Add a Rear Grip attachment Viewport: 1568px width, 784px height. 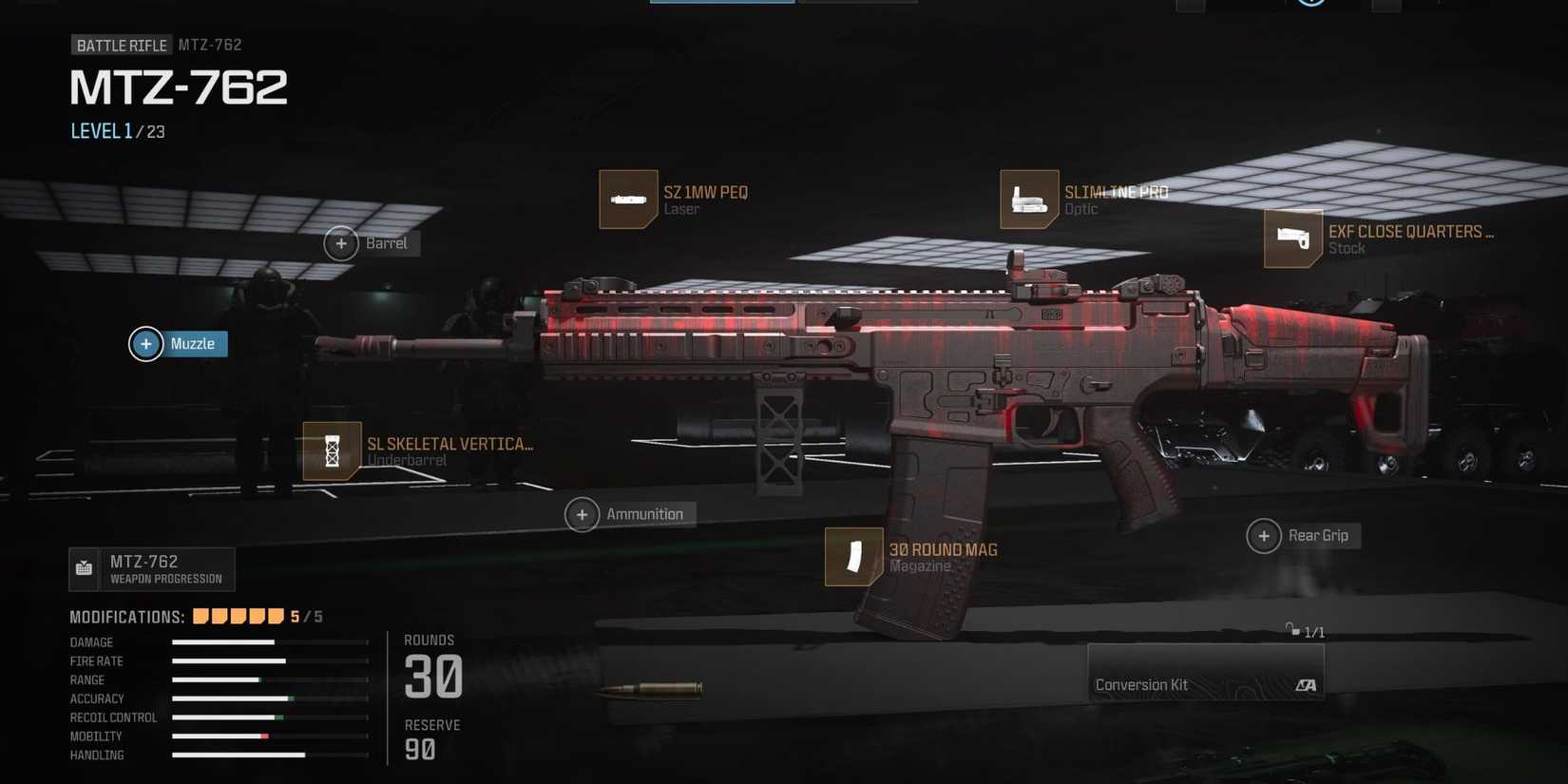coord(1264,535)
